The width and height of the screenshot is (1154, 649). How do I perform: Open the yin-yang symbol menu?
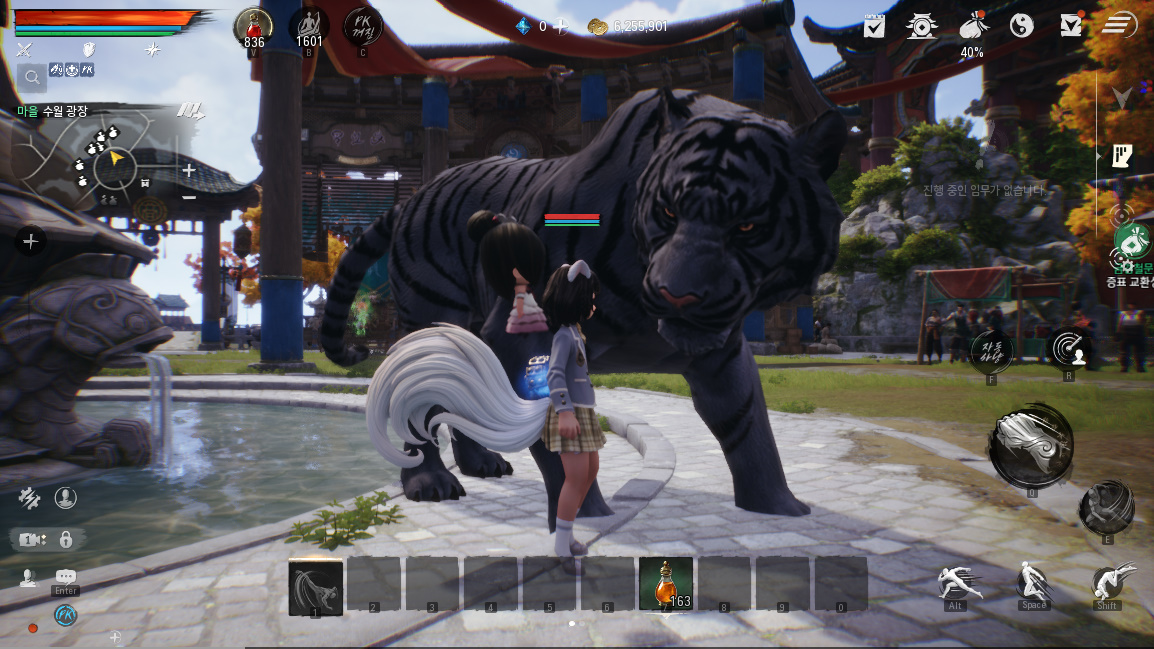[x=1021, y=25]
